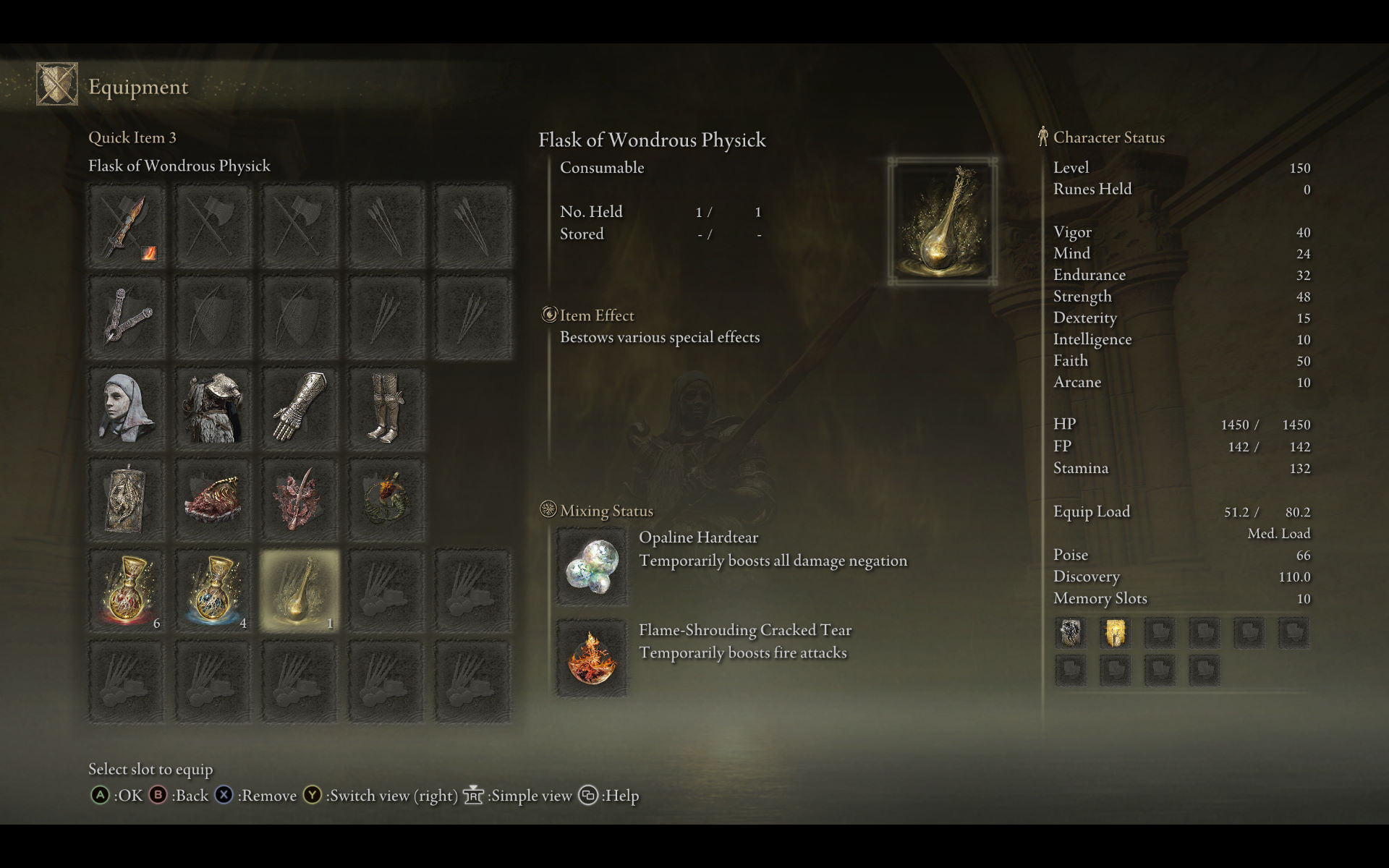Select the red shell-shaped talisman slot
The width and height of the screenshot is (1389, 868).
tap(213, 499)
